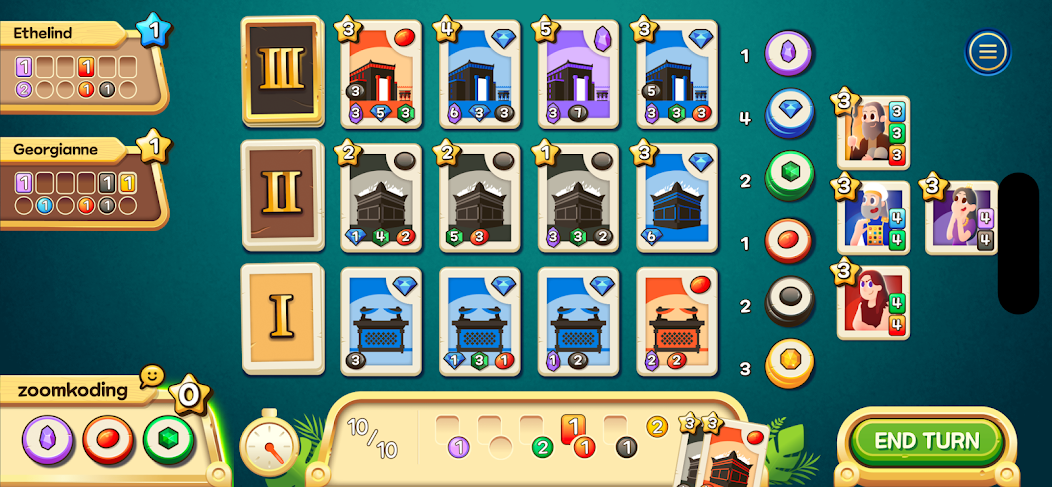The height and width of the screenshot is (487, 1052).
Task: Pick the tier I red ruby card
Action: (x=678, y=321)
